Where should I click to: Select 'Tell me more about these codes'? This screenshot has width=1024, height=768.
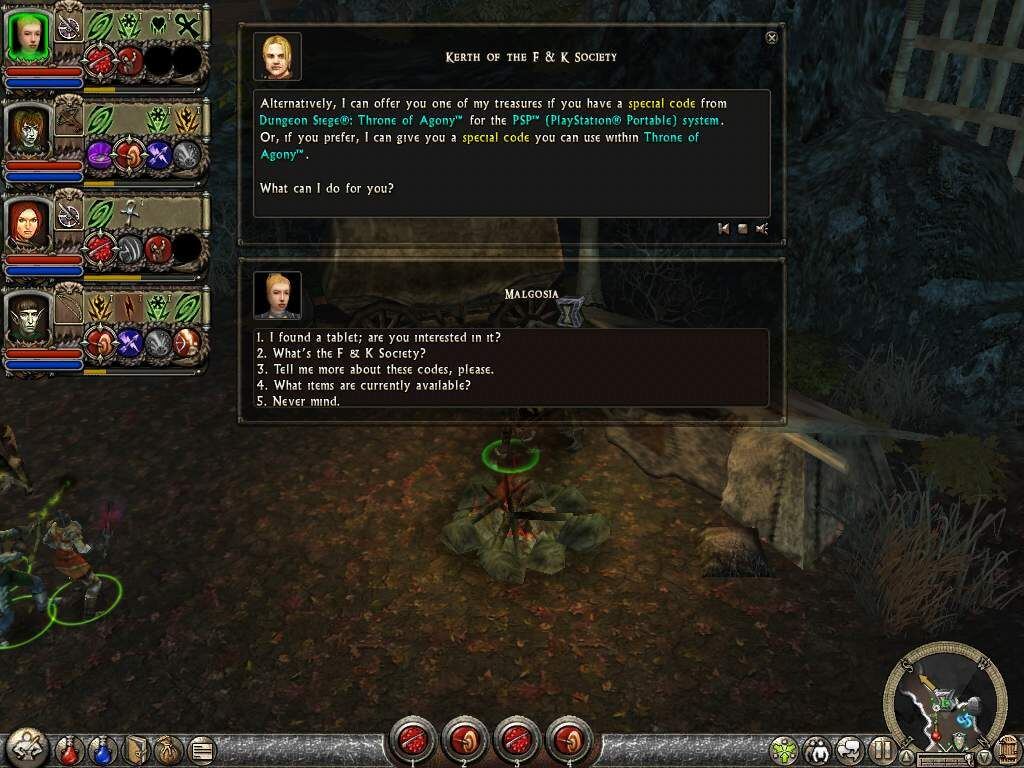click(374, 369)
